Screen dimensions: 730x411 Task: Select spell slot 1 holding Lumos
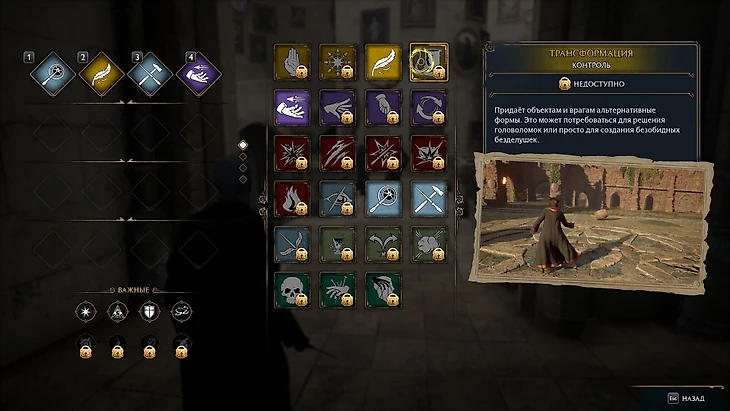(50, 73)
